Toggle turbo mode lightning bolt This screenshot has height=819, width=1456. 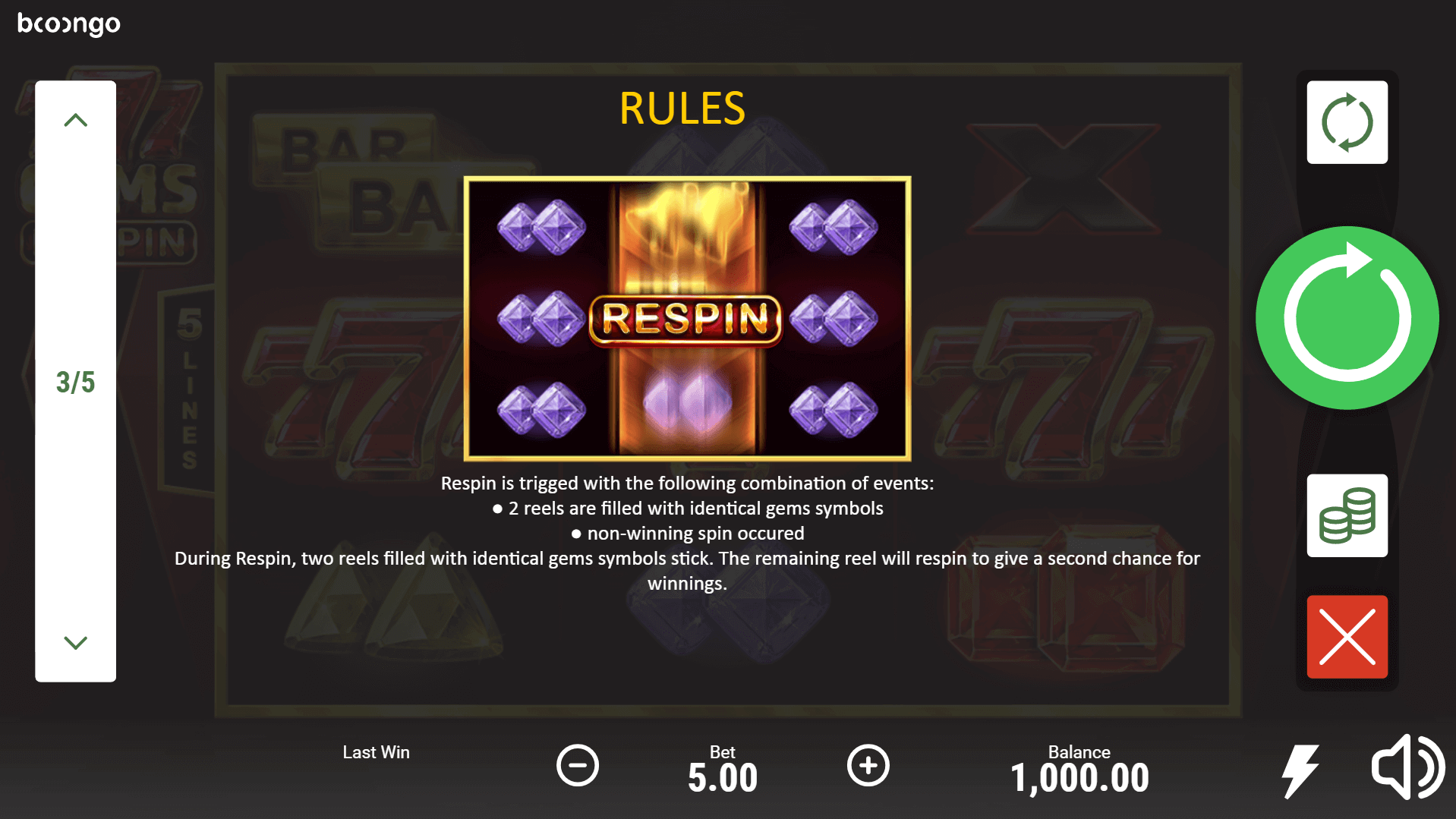1300,770
